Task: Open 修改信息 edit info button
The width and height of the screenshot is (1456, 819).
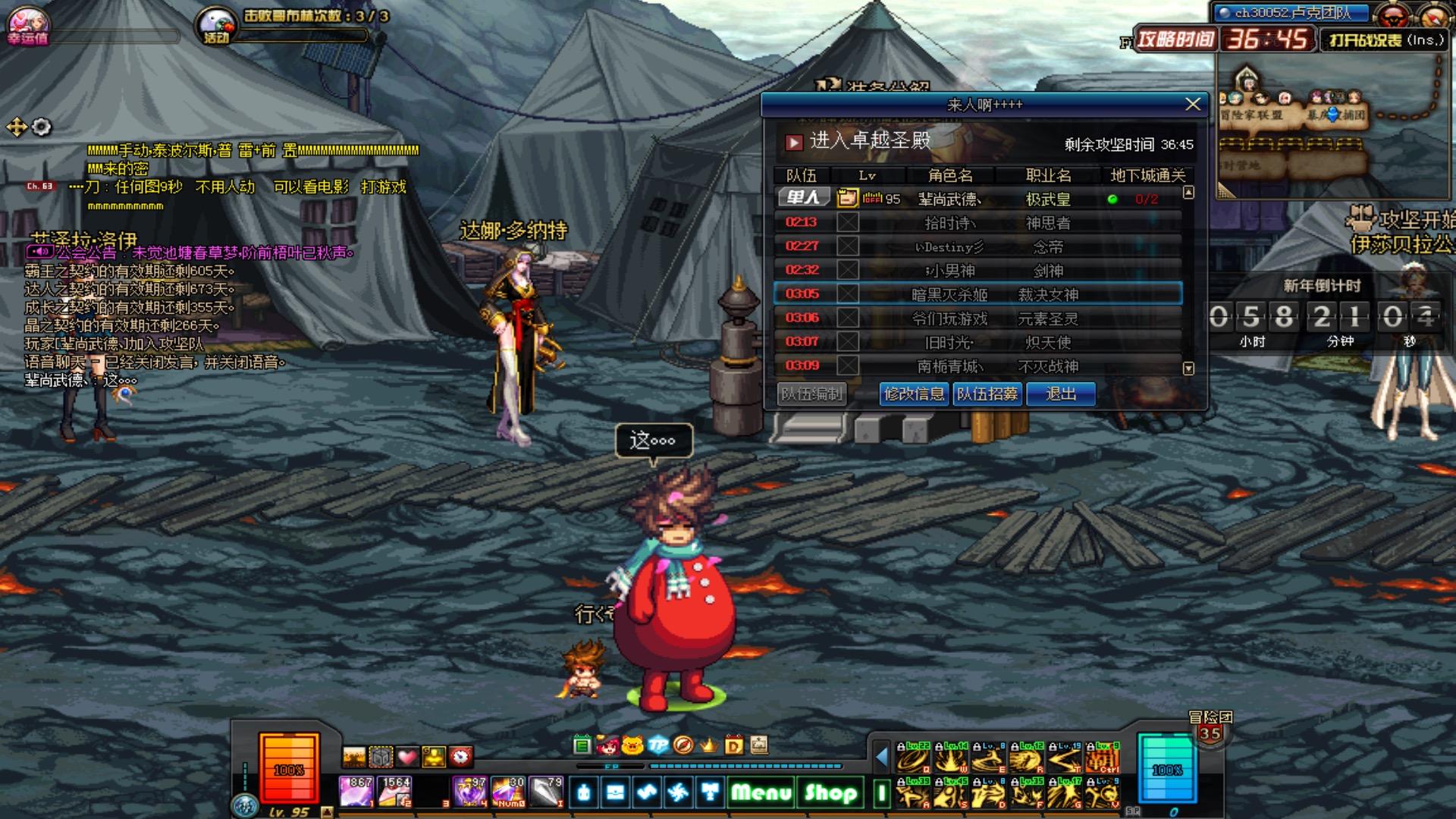Action: pyautogui.click(x=914, y=394)
